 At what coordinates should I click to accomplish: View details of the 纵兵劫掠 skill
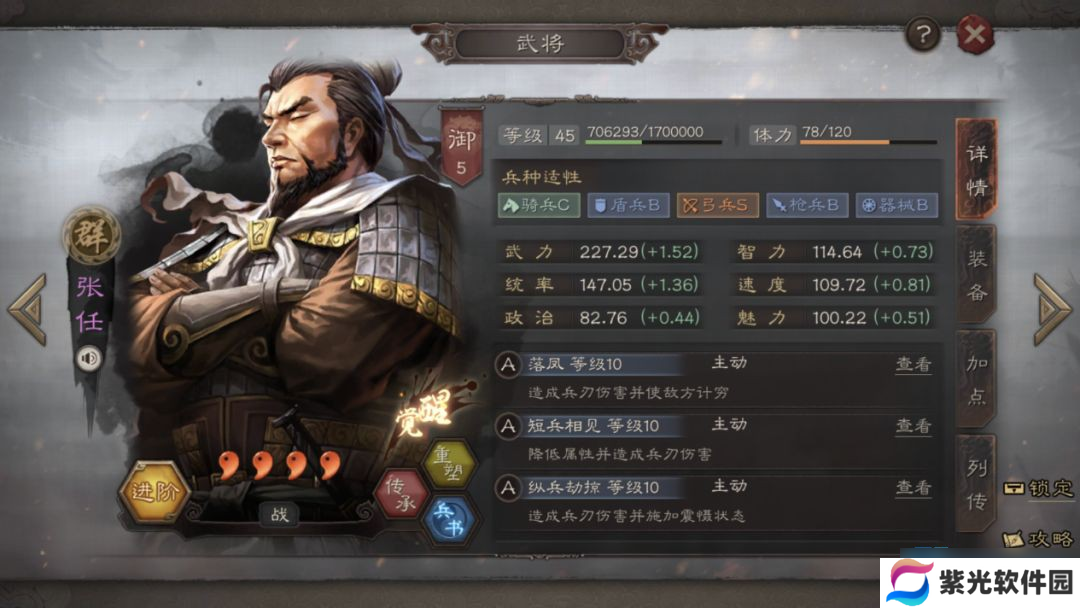coord(912,488)
